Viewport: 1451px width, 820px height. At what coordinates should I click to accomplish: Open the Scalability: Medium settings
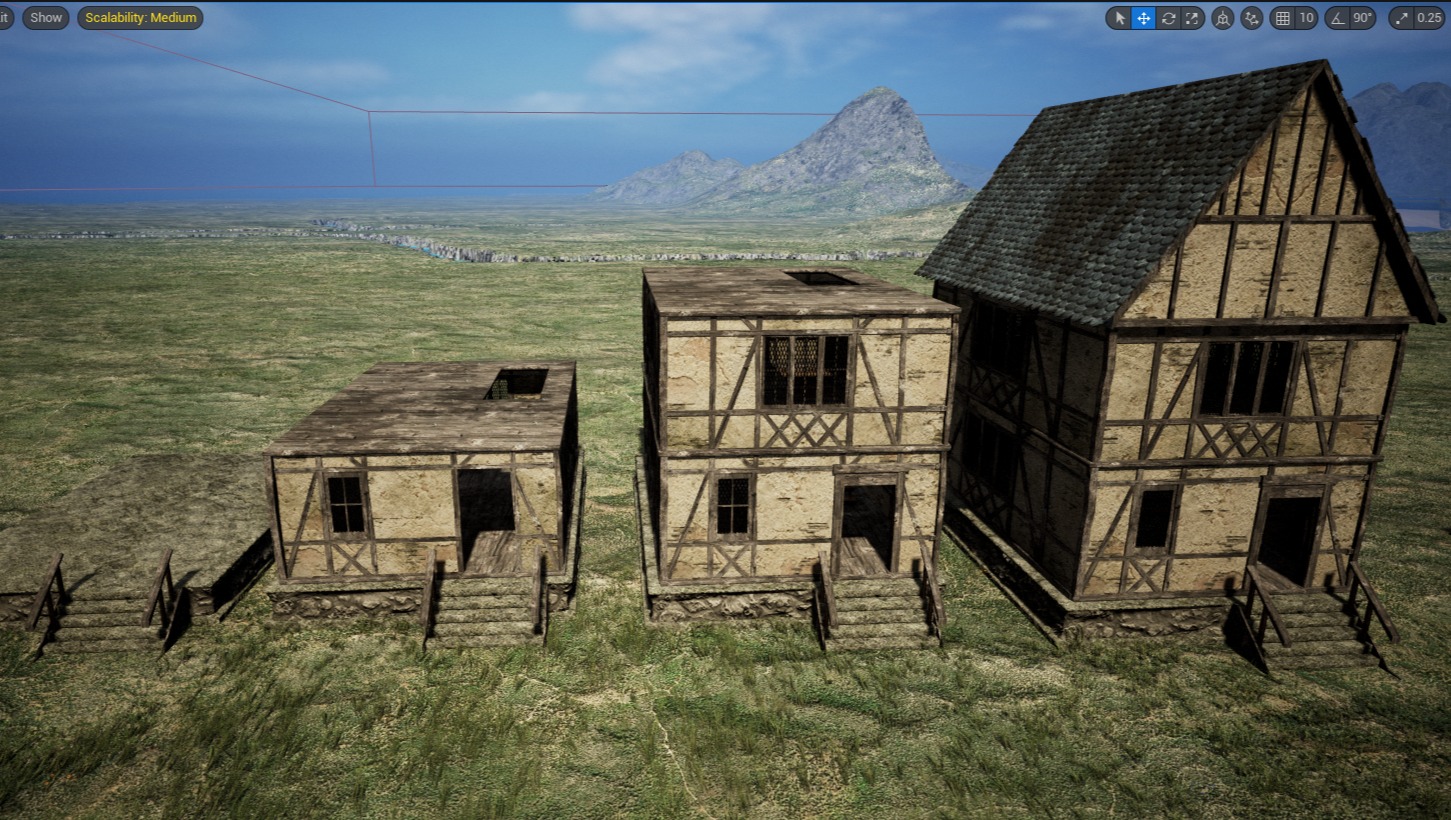pyautogui.click(x=140, y=18)
